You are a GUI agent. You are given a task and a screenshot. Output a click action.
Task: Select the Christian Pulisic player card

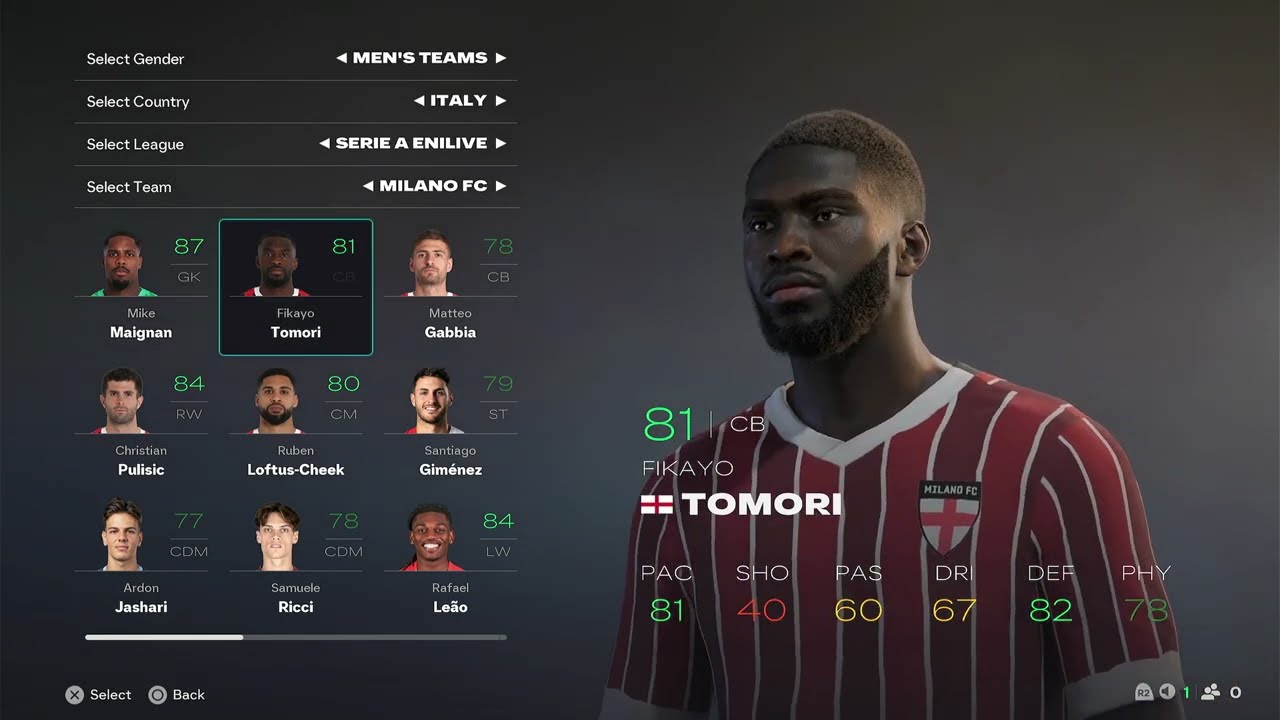[141, 425]
